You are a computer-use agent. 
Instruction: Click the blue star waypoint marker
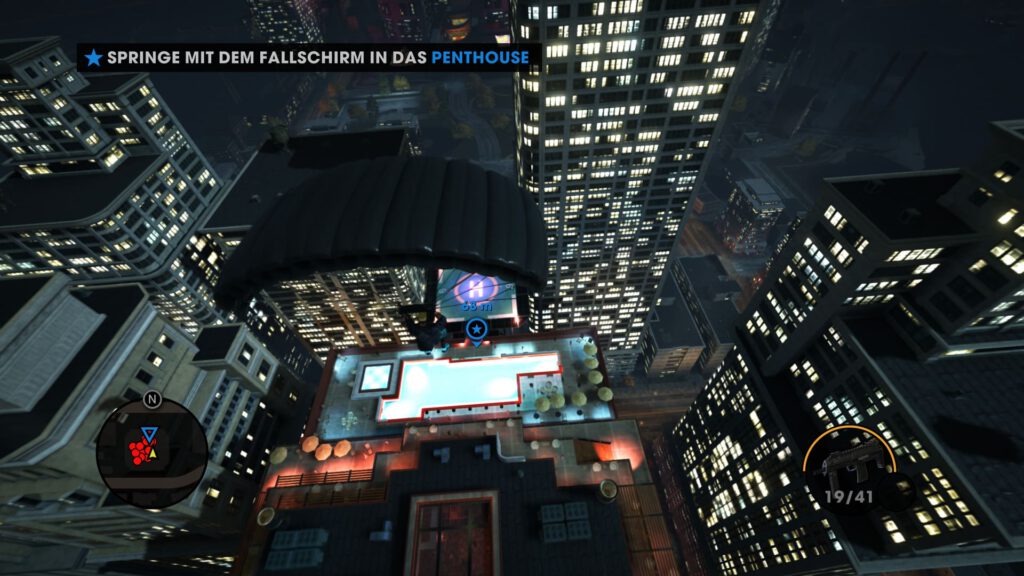(x=476, y=329)
